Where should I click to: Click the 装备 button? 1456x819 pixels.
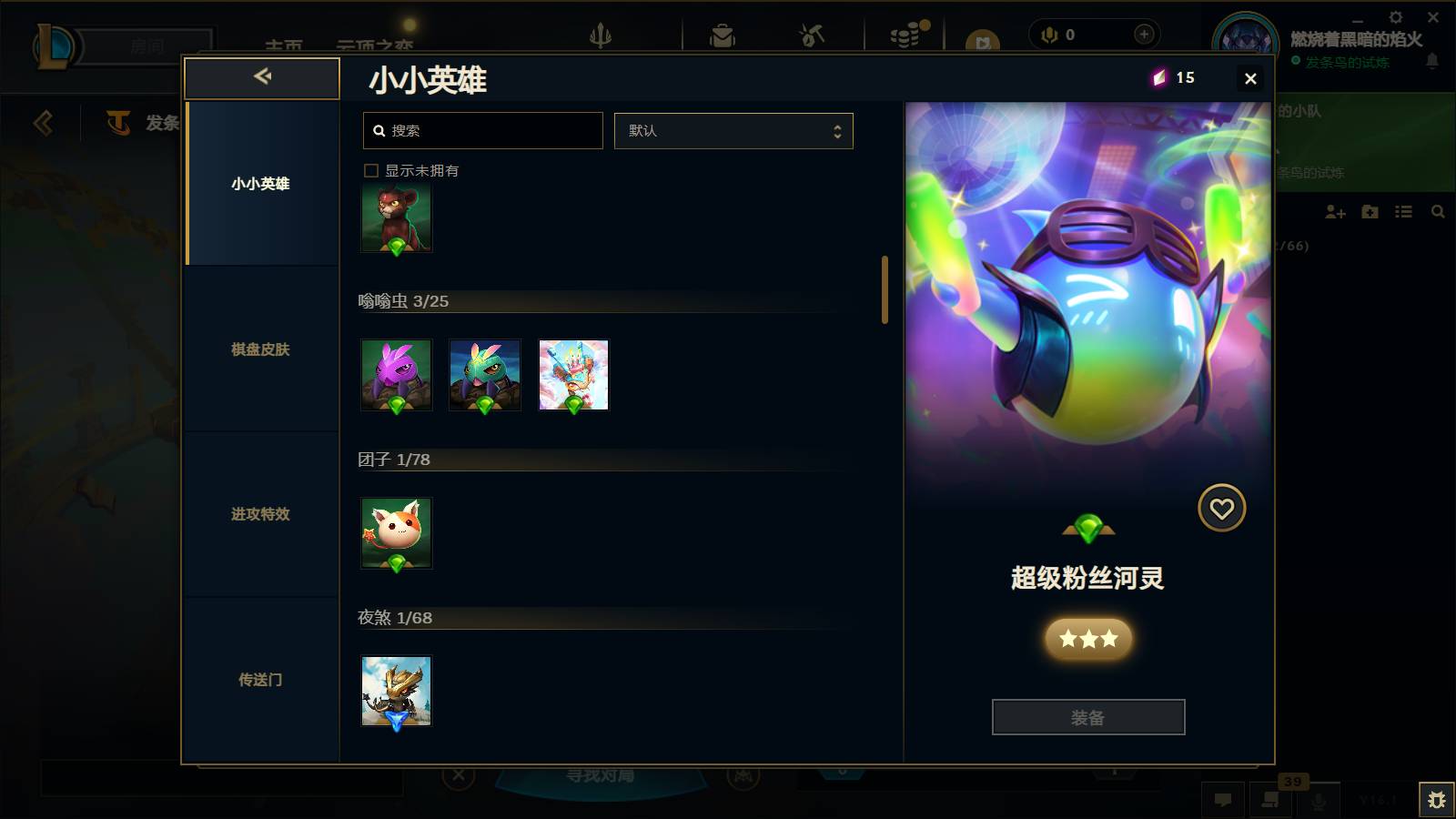(x=1088, y=717)
